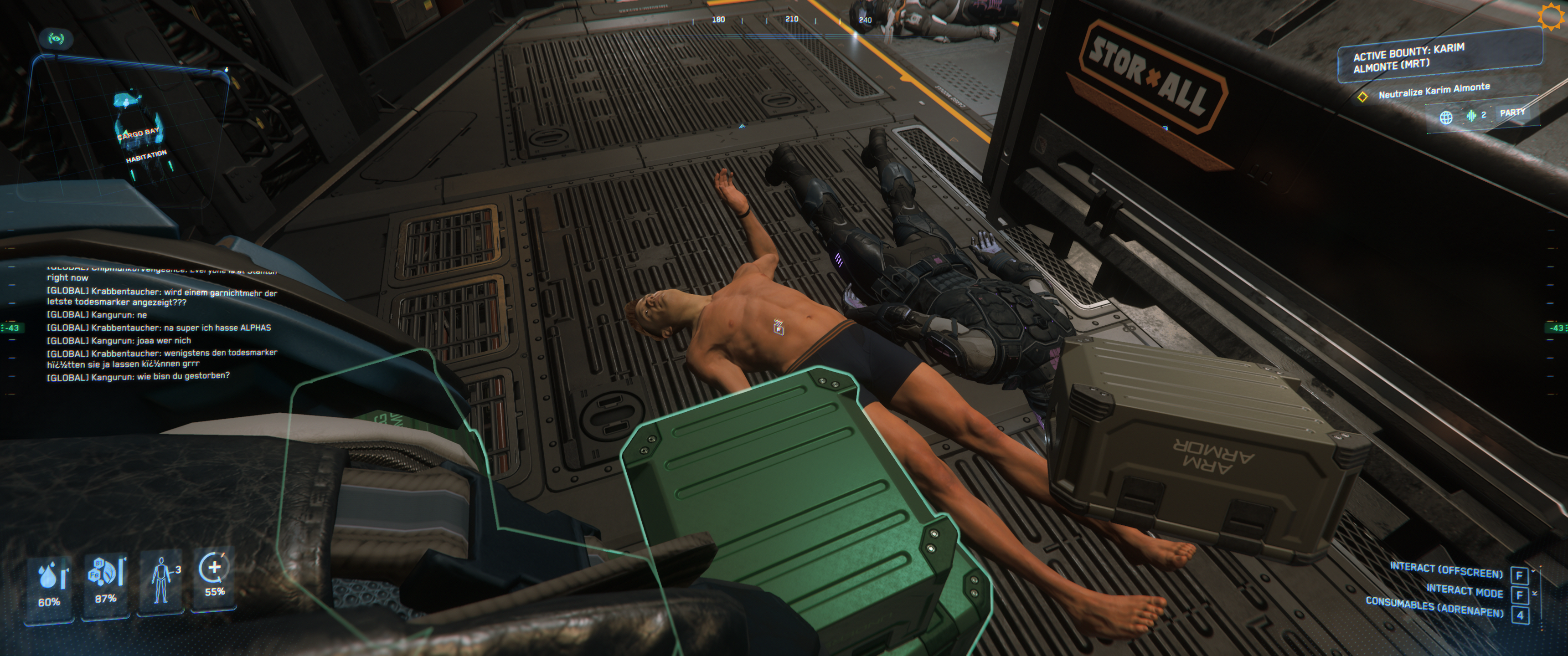1568x656 pixels.
Task: Click the interaction marker on the body
Action: point(778,328)
